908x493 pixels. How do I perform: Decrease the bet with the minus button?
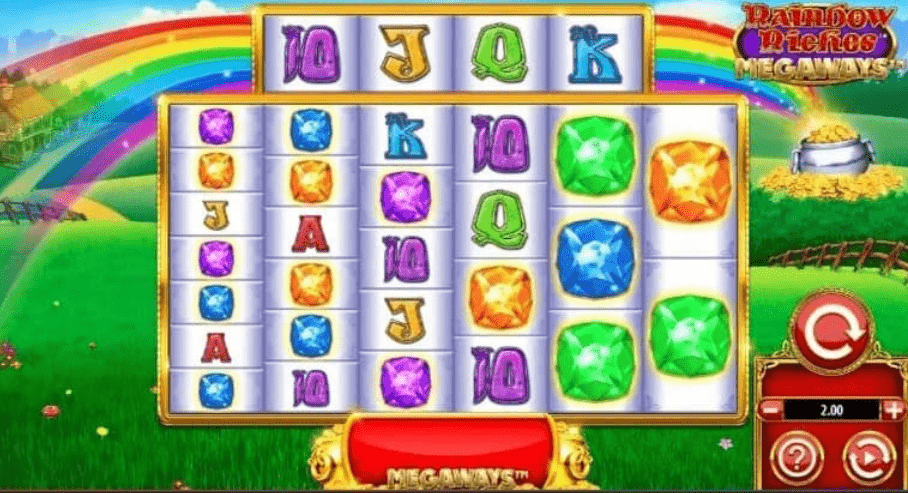point(772,409)
